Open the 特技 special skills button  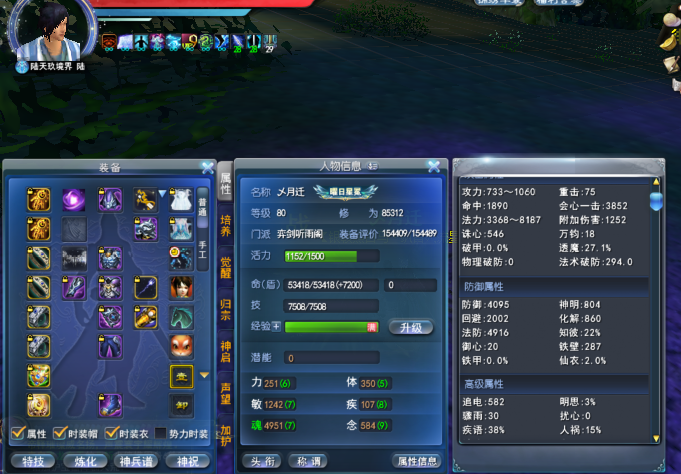pos(33,461)
